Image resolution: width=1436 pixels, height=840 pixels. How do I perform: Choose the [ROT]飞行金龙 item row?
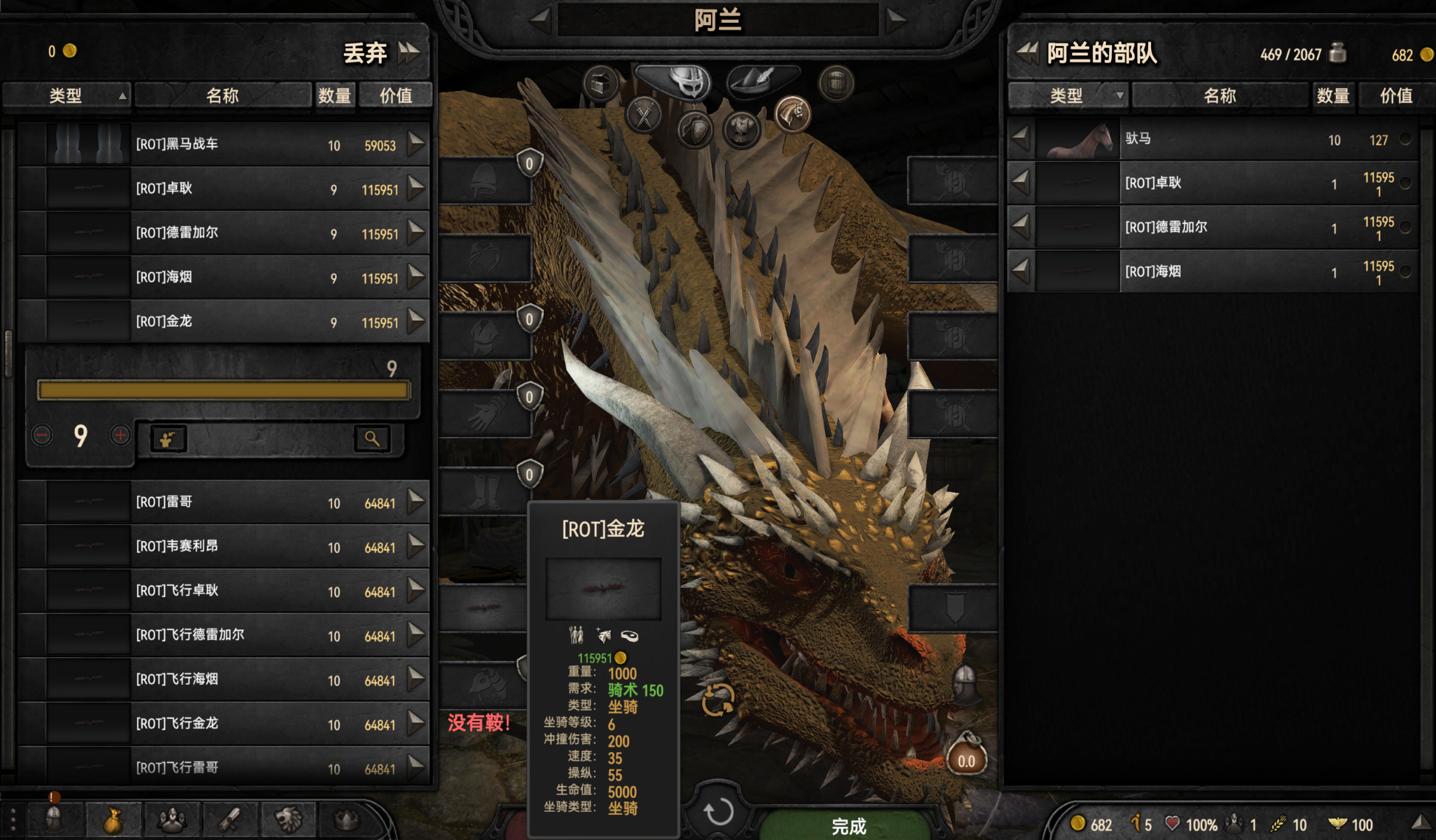222,723
